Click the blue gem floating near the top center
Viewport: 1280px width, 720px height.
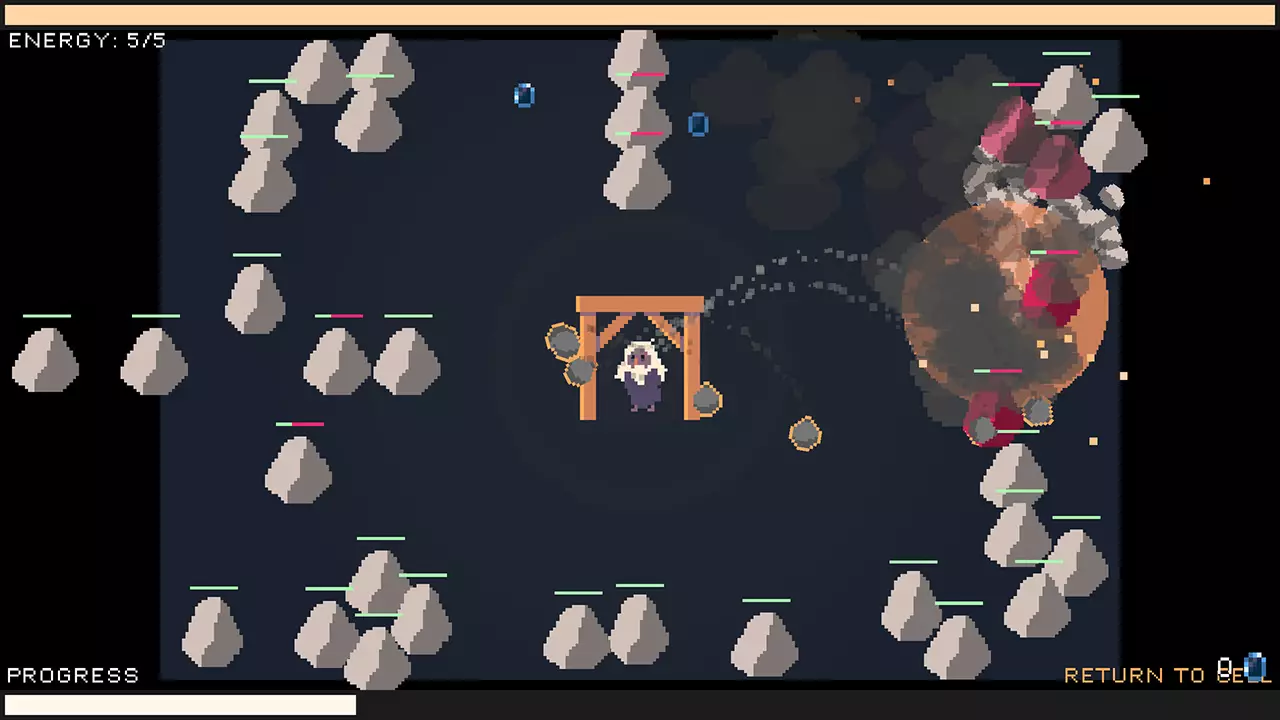tap(525, 95)
